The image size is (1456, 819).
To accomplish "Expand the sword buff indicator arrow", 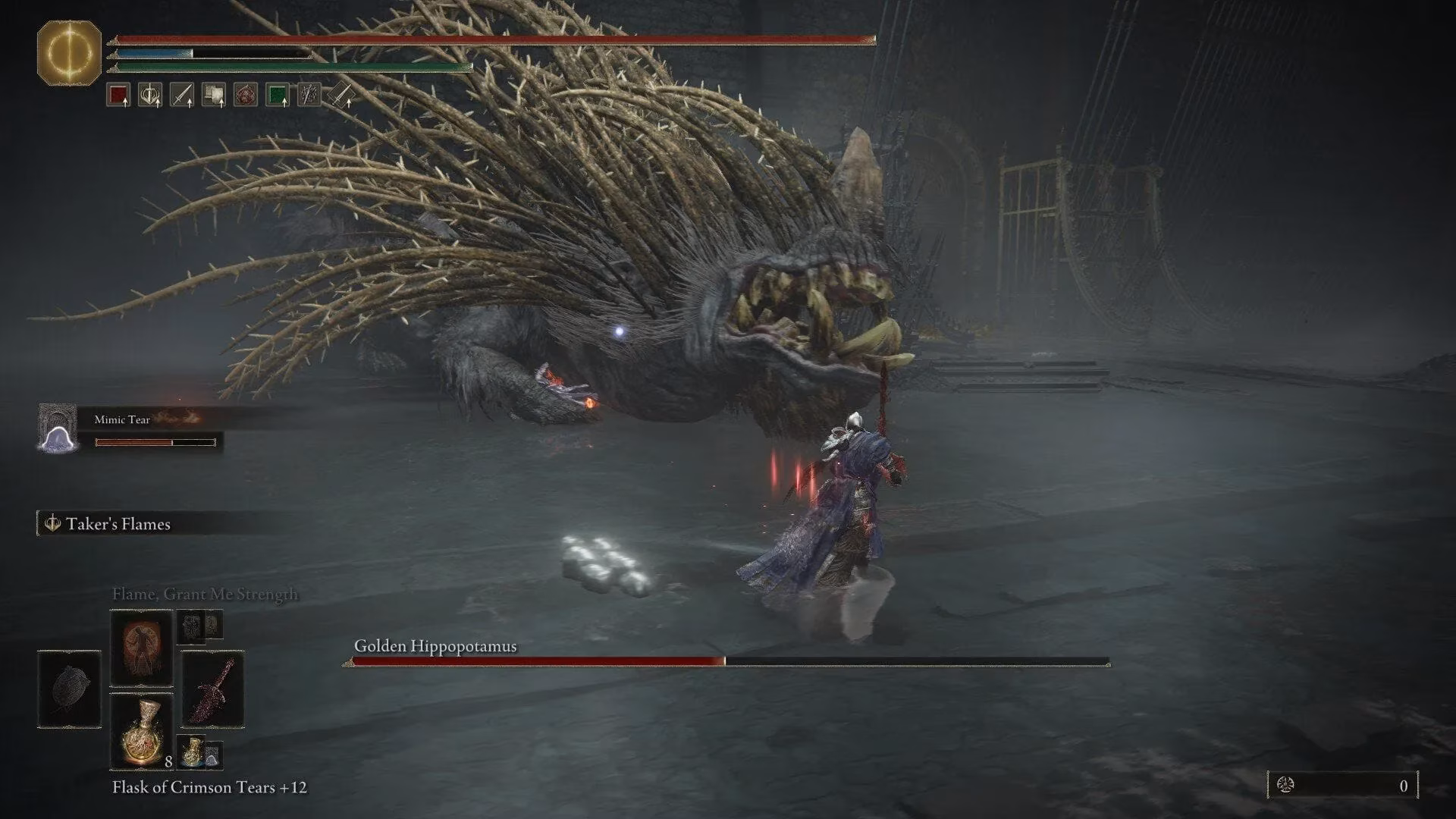I will (x=190, y=103).
